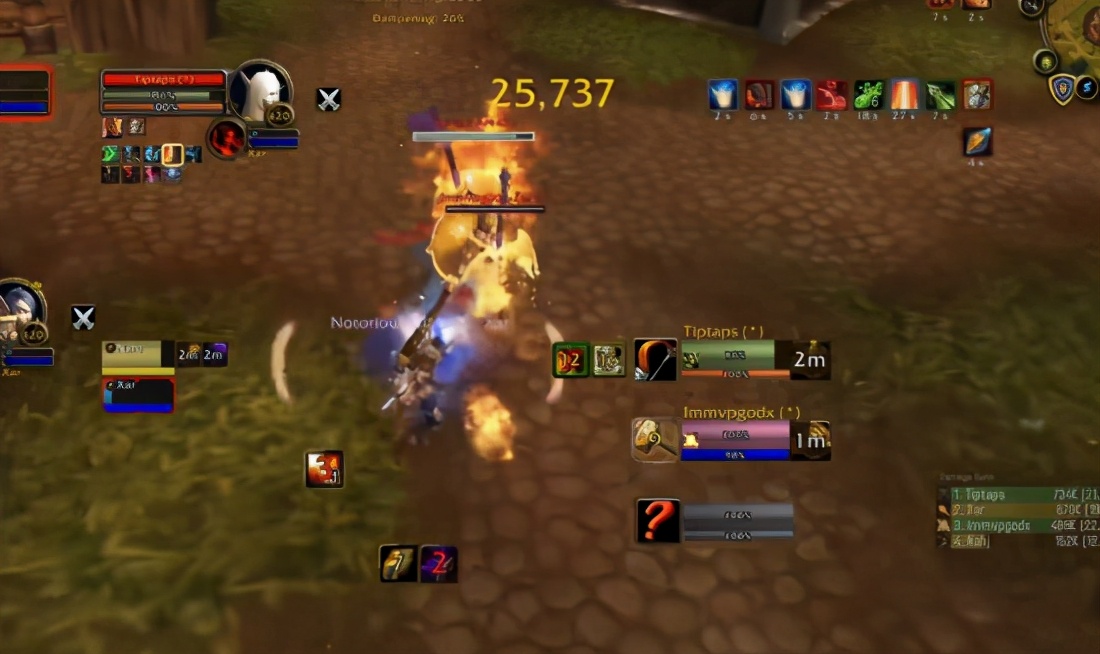Click the green poison flask buff icon
This screenshot has width=1100, height=654.
point(868,95)
